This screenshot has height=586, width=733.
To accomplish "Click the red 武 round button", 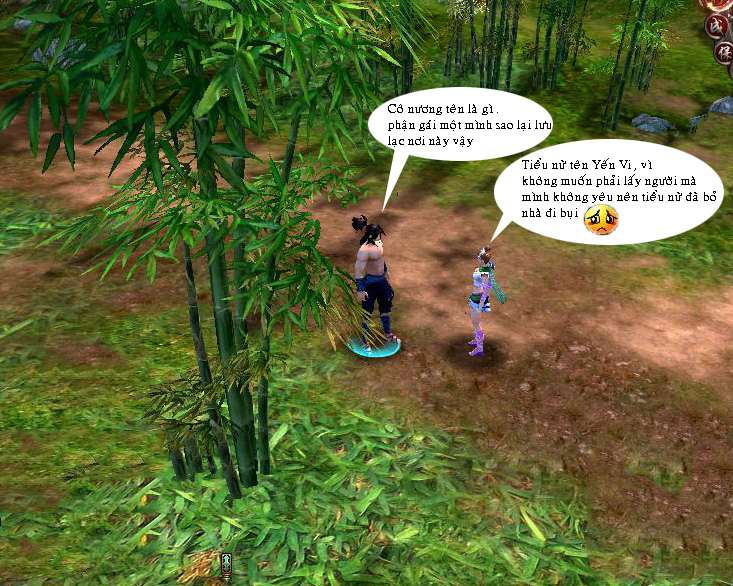I will (717, 24).
